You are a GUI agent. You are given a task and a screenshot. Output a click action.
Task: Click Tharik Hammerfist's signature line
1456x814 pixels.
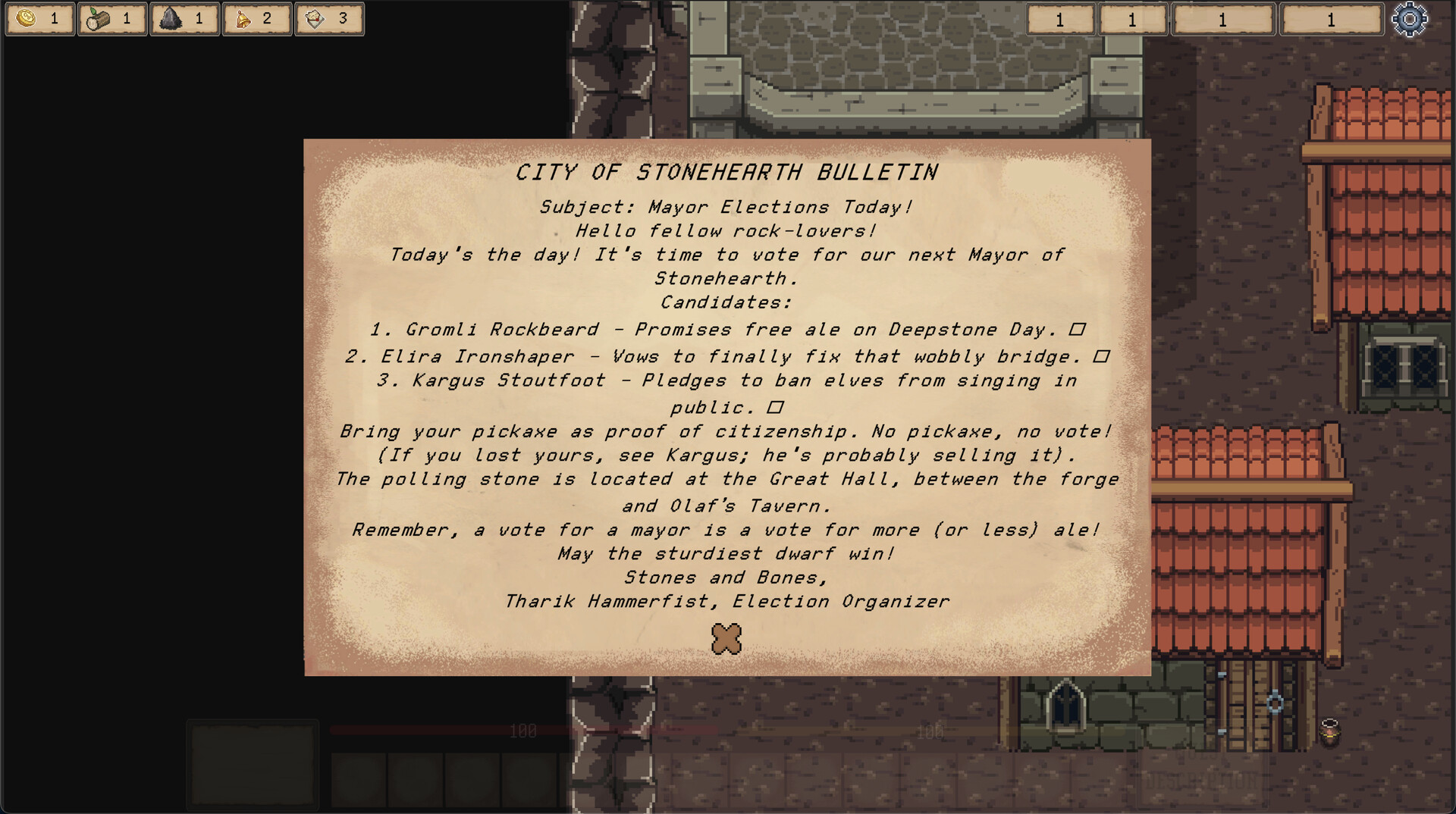(x=726, y=601)
